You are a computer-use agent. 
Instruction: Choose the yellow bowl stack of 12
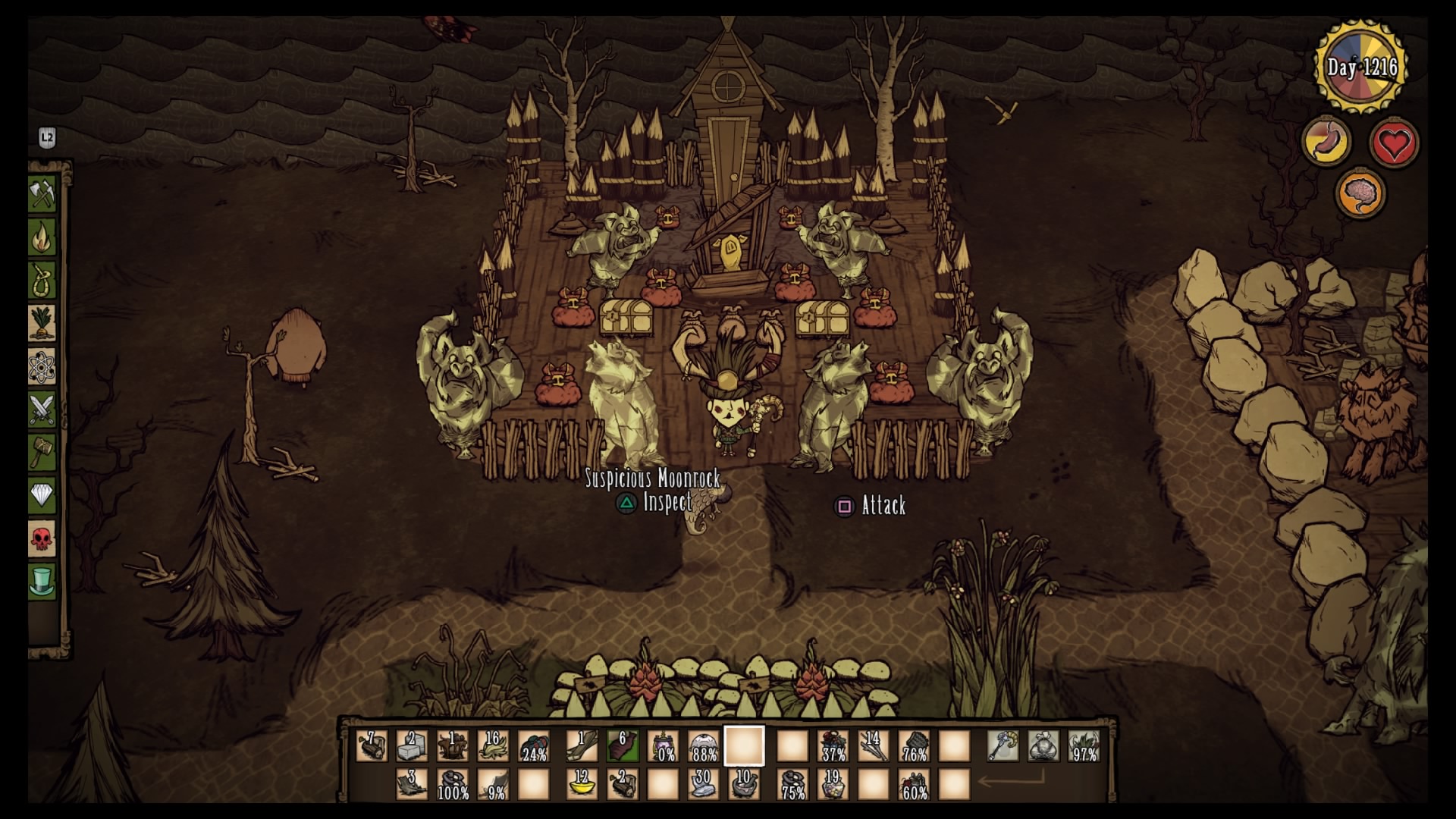point(582,784)
